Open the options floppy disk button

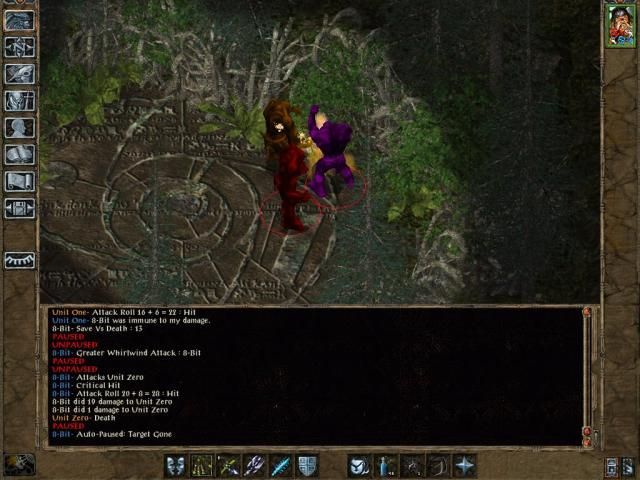coord(20,208)
